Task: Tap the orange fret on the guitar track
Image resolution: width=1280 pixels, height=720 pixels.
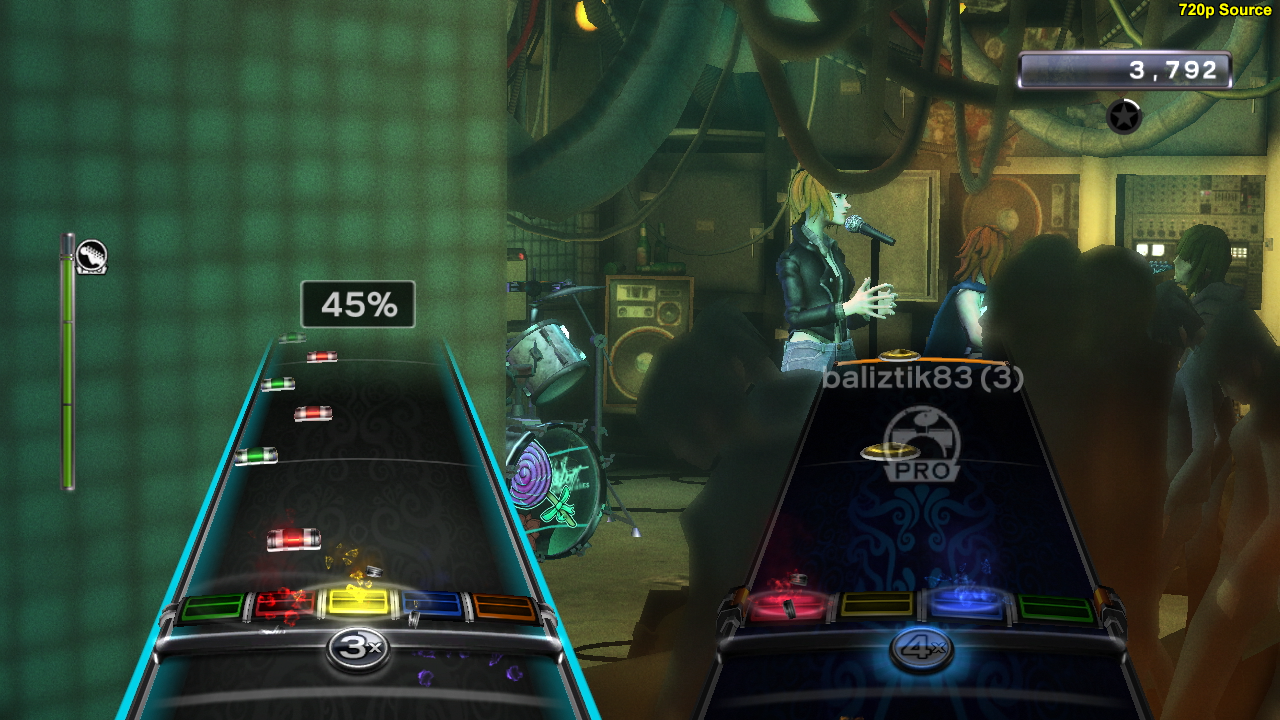Action: click(x=505, y=607)
